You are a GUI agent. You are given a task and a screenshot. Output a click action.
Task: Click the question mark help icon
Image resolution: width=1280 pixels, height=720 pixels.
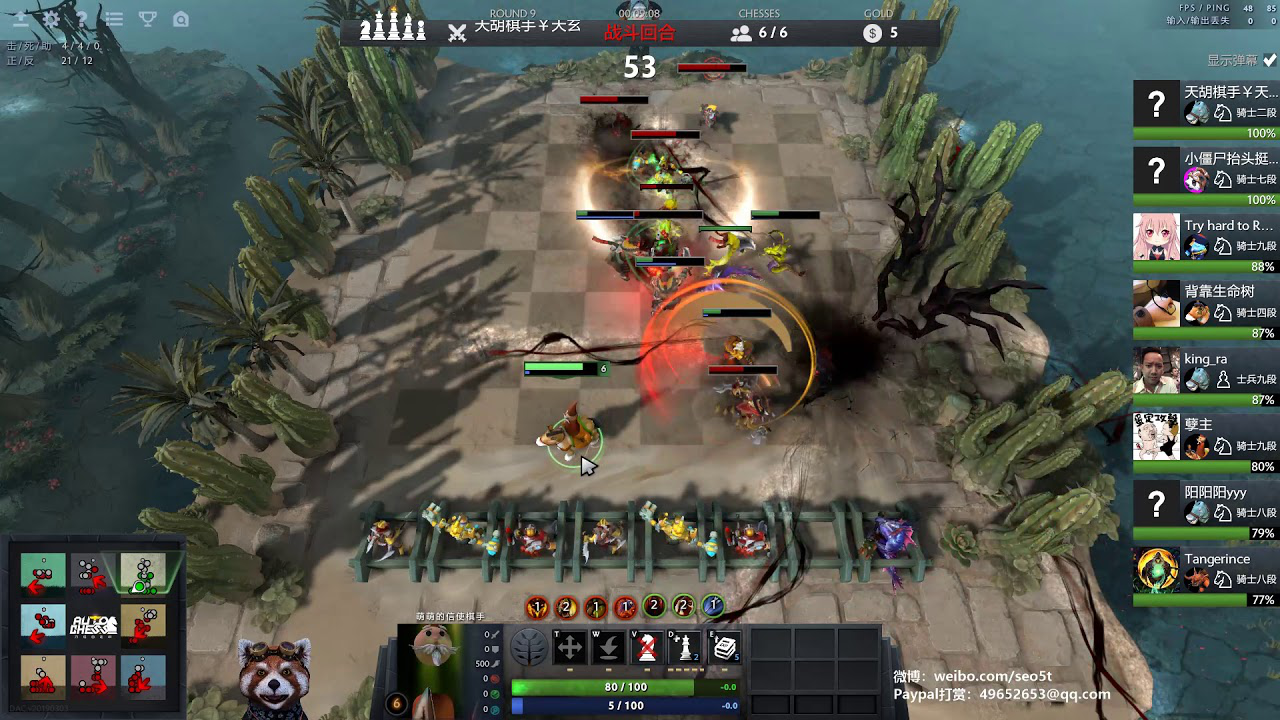point(82,19)
